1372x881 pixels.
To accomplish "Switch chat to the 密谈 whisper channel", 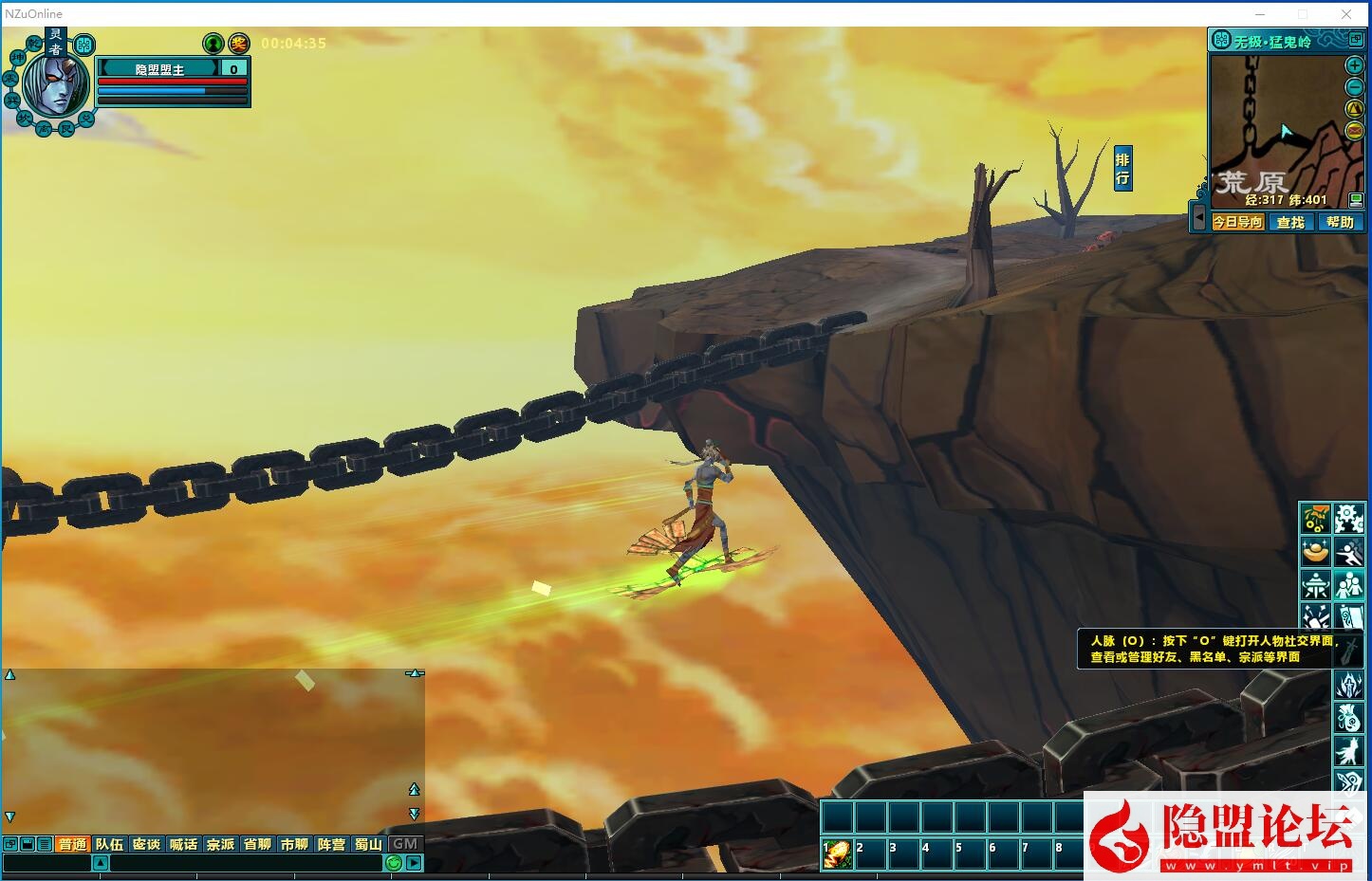I will click(x=146, y=844).
